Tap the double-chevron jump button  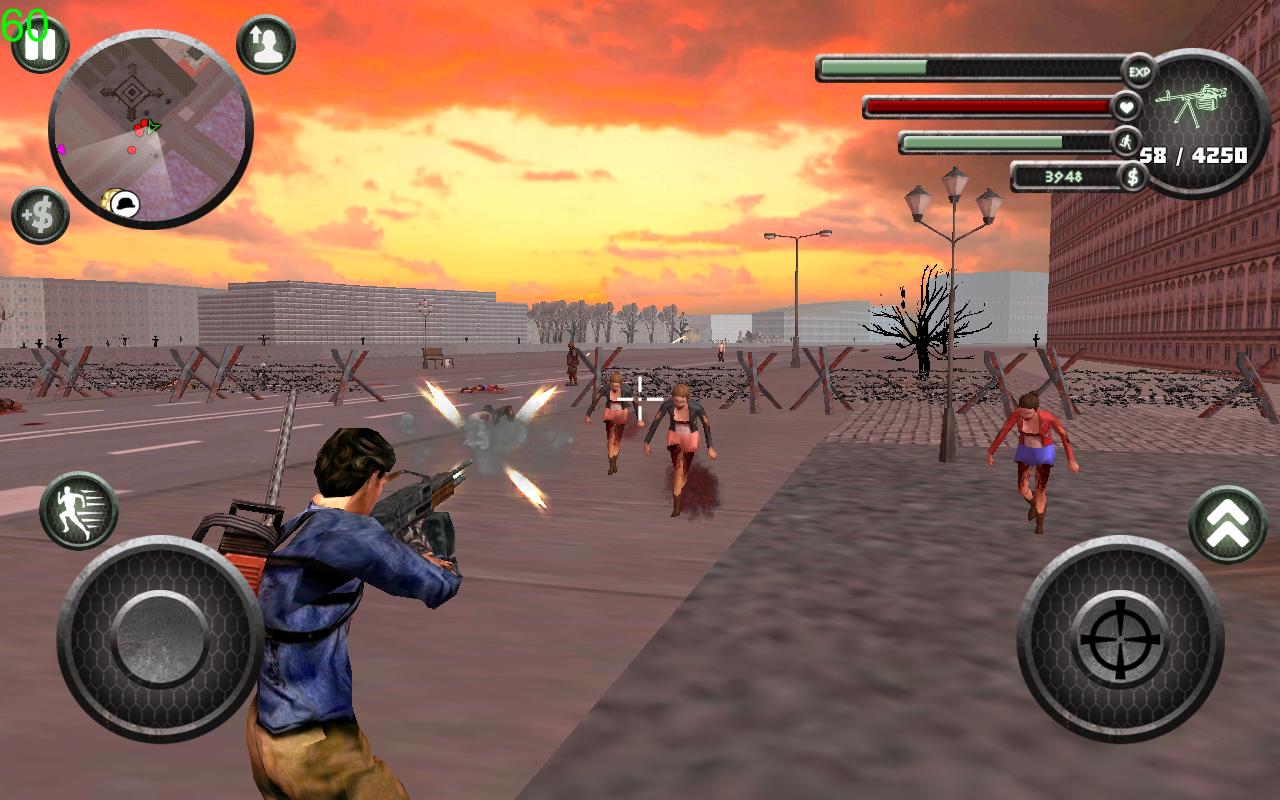[1228, 524]
